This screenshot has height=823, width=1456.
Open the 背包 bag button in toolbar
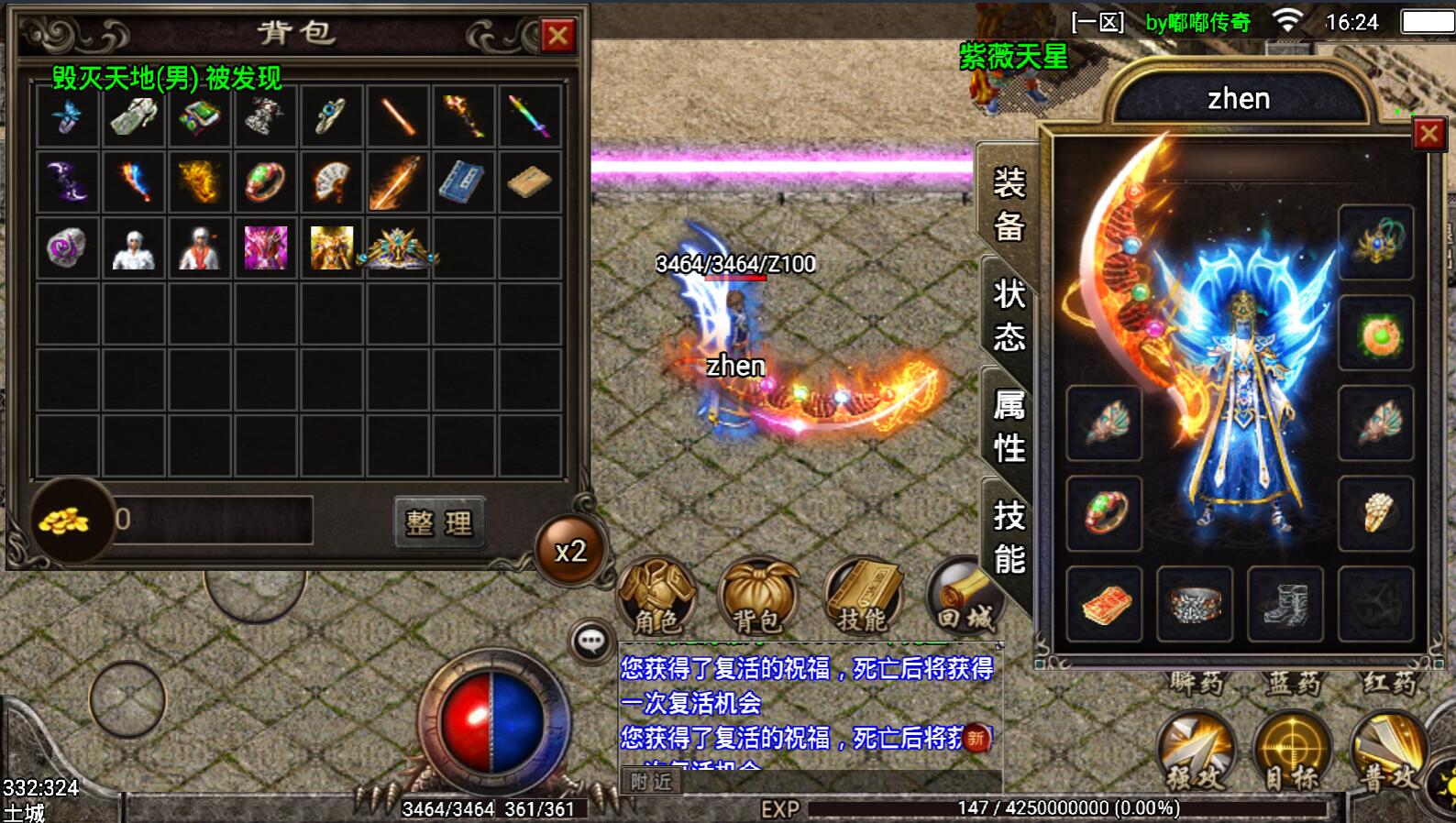(757, 598)
